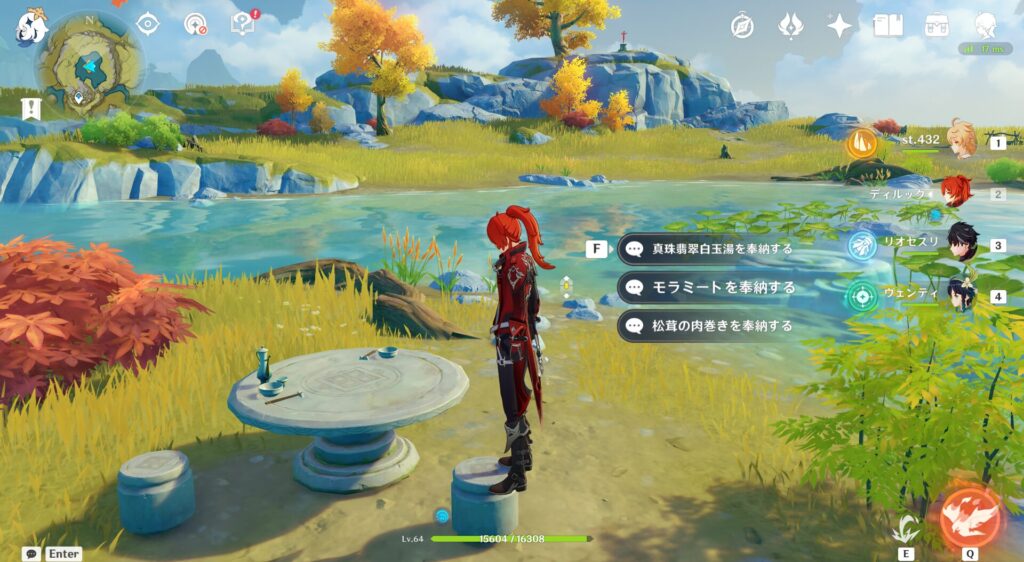Image resolution: width=1024 pixels, height=562 pixels.
Task: Click the signal icon with red badge
Action: point(196,24)
